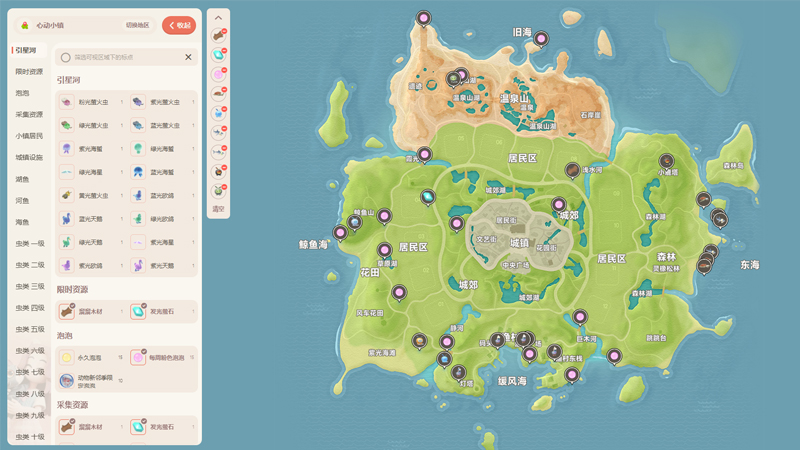Click the 切换地区 switch-region button
The width and height of the screenshot is (800, 450).
click(x=138, y=25)
